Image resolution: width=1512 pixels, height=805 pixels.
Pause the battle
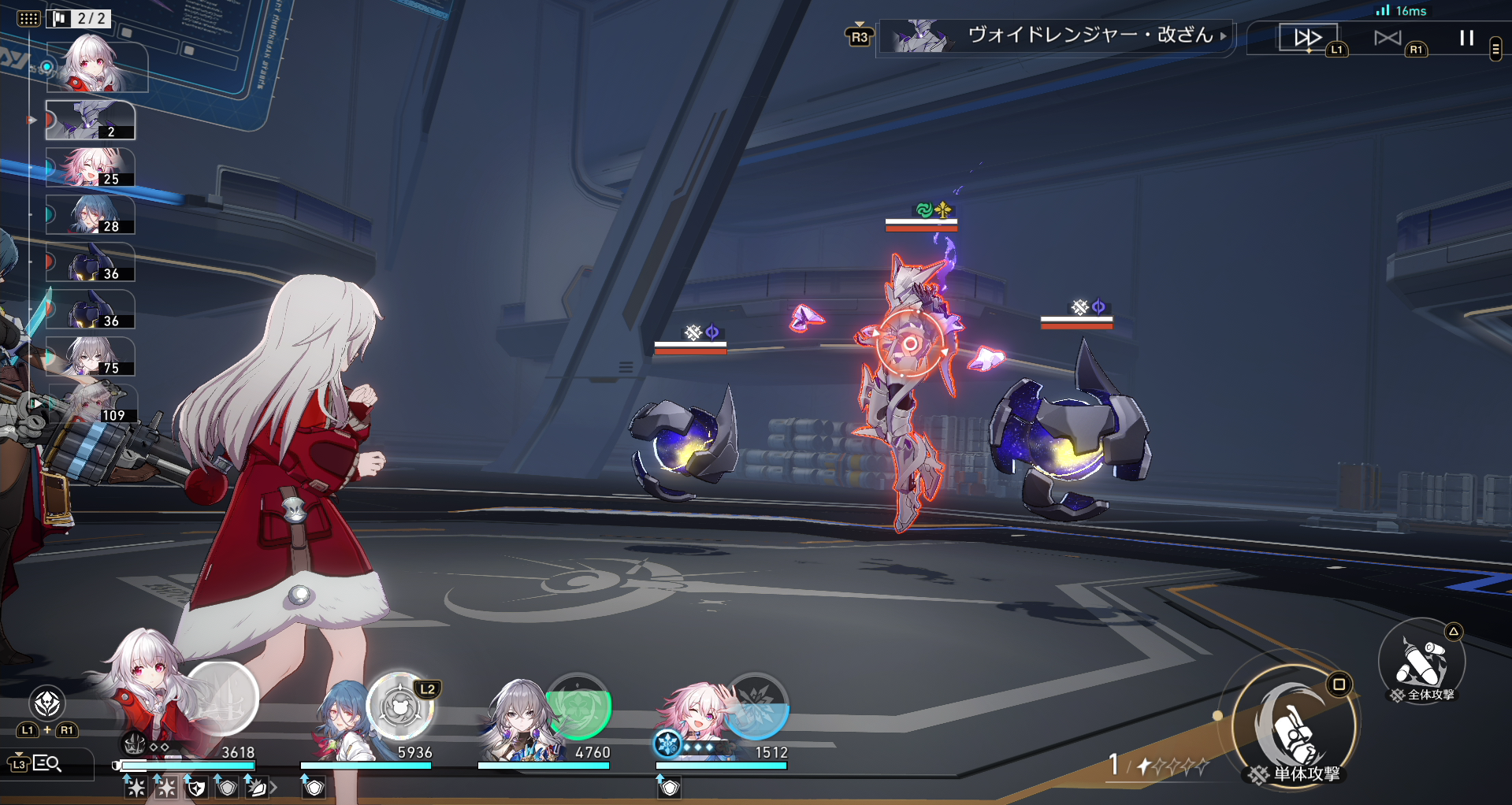pyautogui.click(x=1466, y=38)
